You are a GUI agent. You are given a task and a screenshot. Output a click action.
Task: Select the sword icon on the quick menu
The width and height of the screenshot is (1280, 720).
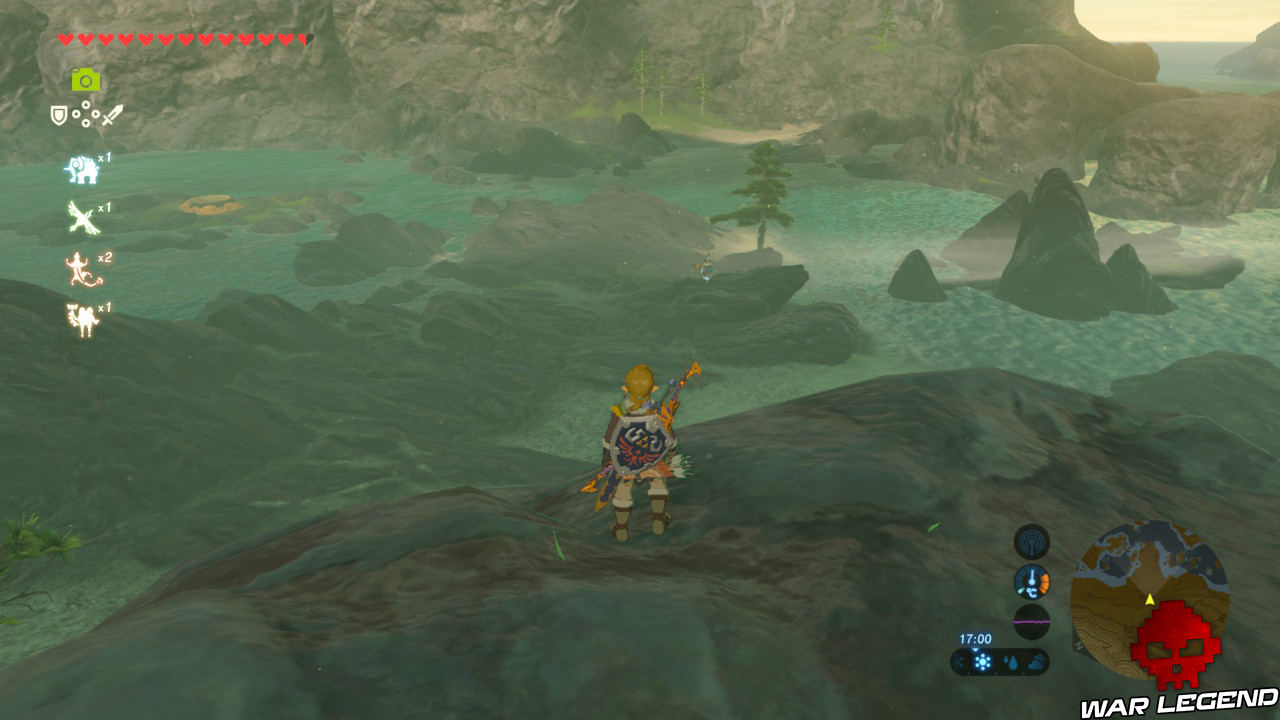(x=112, y=113)
